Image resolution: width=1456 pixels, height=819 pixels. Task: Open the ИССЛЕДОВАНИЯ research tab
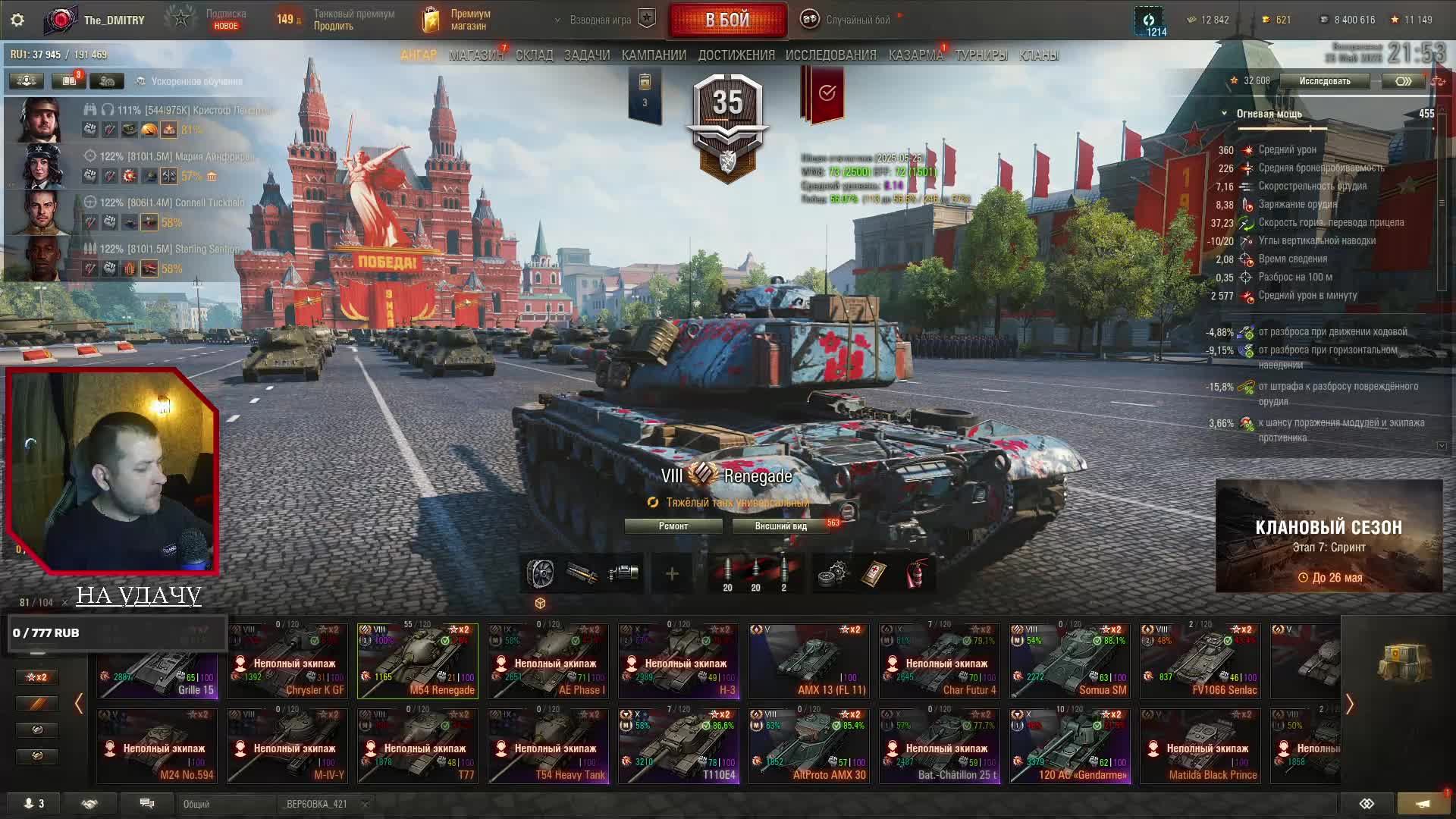click(x=830, y=55)
